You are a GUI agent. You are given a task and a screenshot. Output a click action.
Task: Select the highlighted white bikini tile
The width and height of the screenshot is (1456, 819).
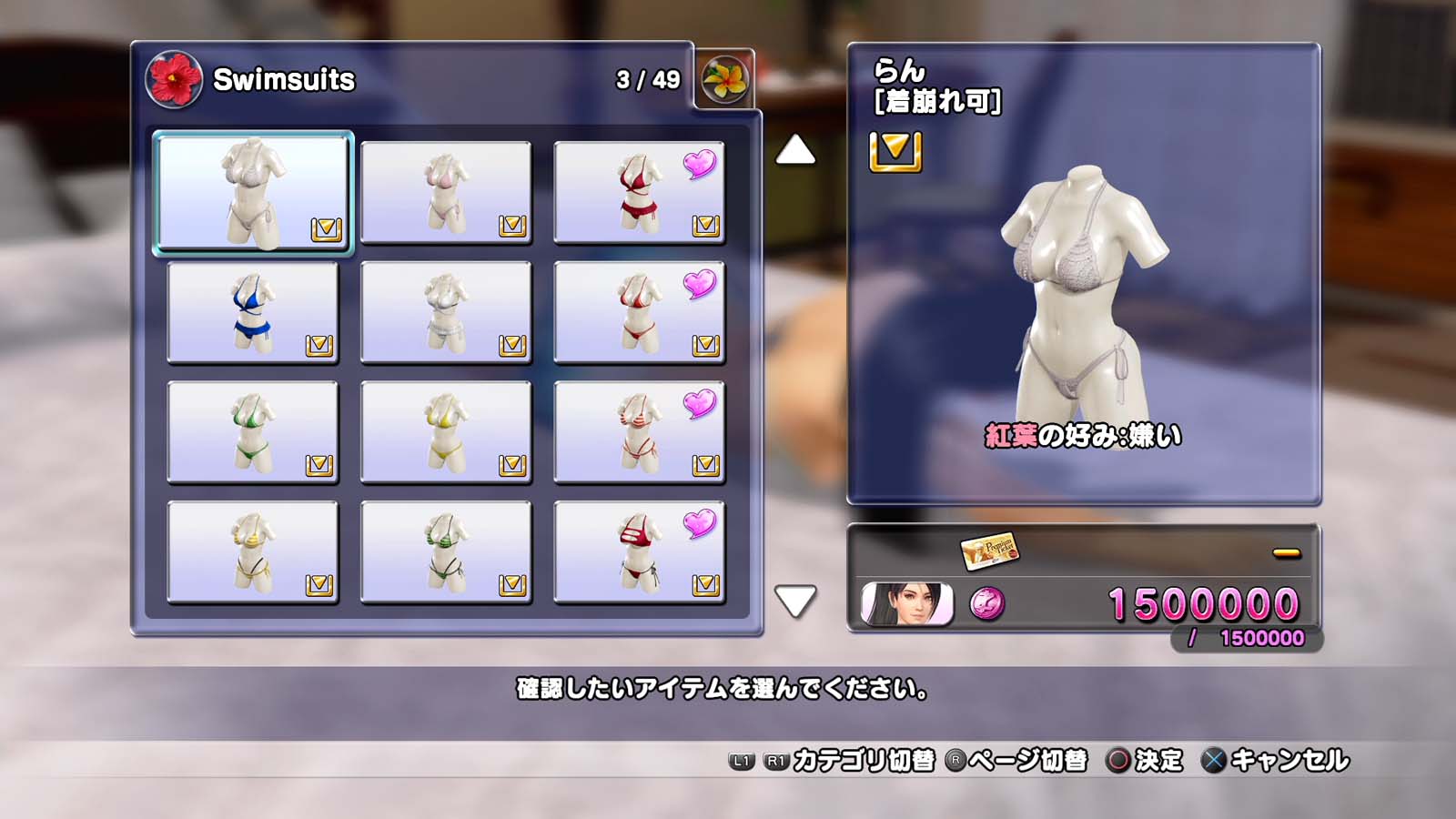point(253,192)
